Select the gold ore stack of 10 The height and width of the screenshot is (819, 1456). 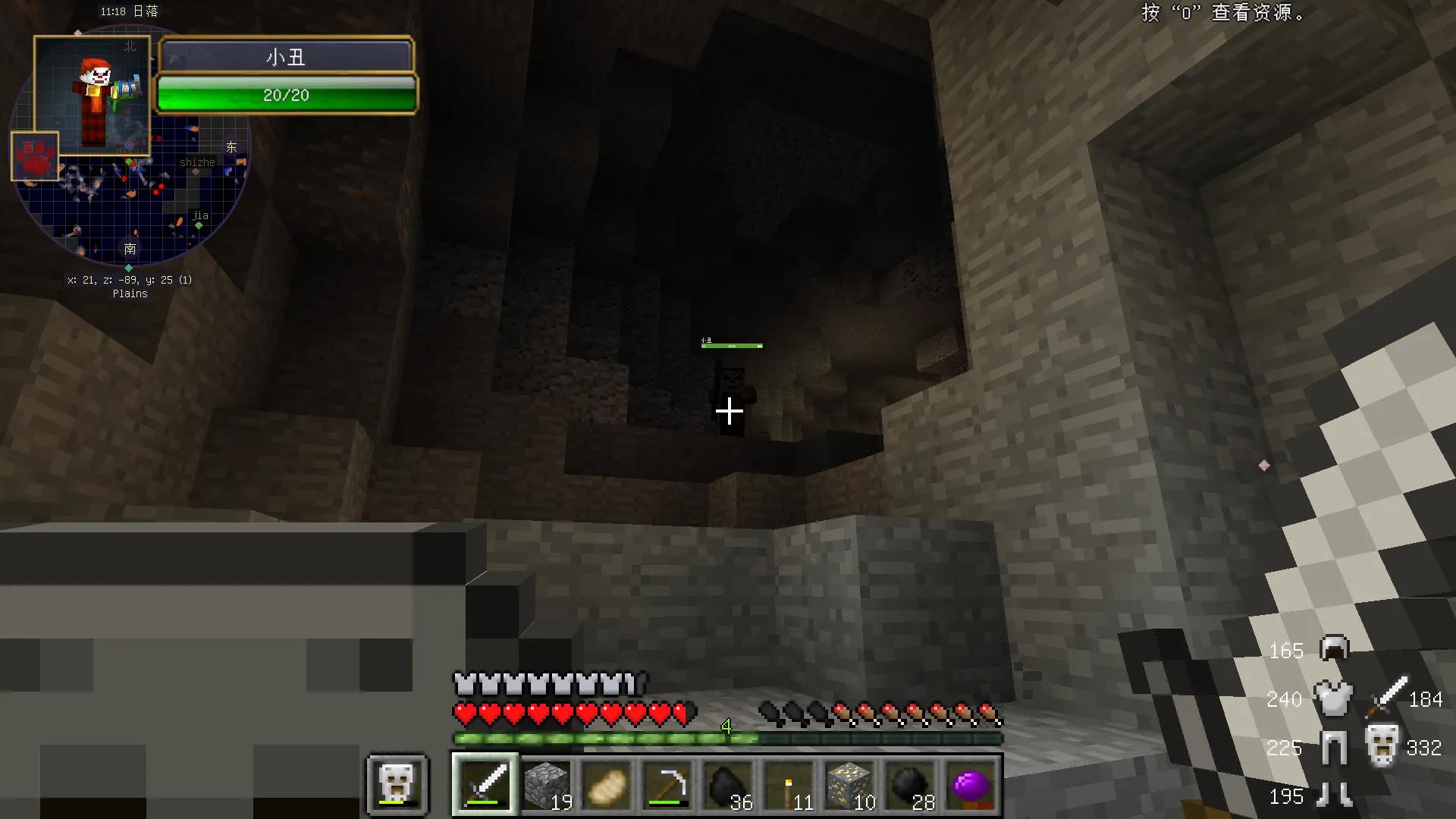849,784
